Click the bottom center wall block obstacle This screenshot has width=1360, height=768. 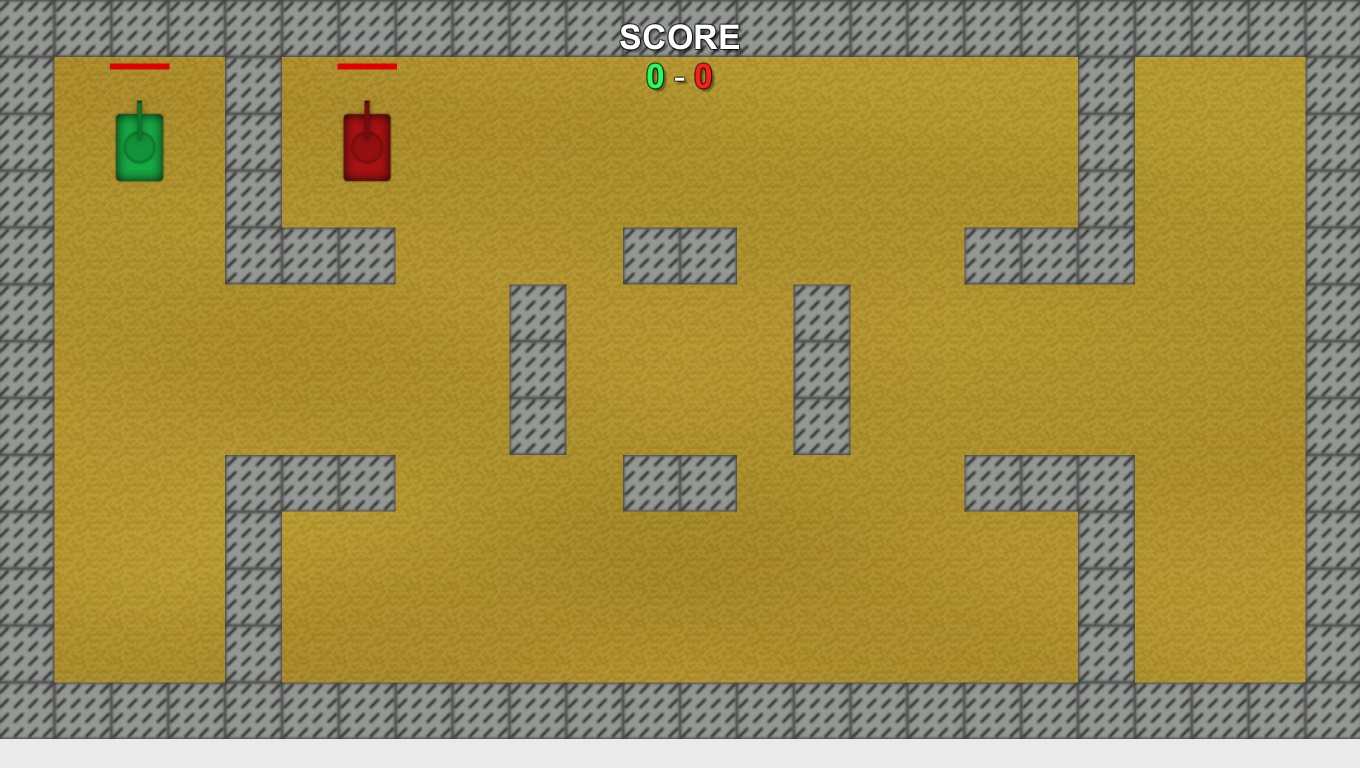[679, 482]
